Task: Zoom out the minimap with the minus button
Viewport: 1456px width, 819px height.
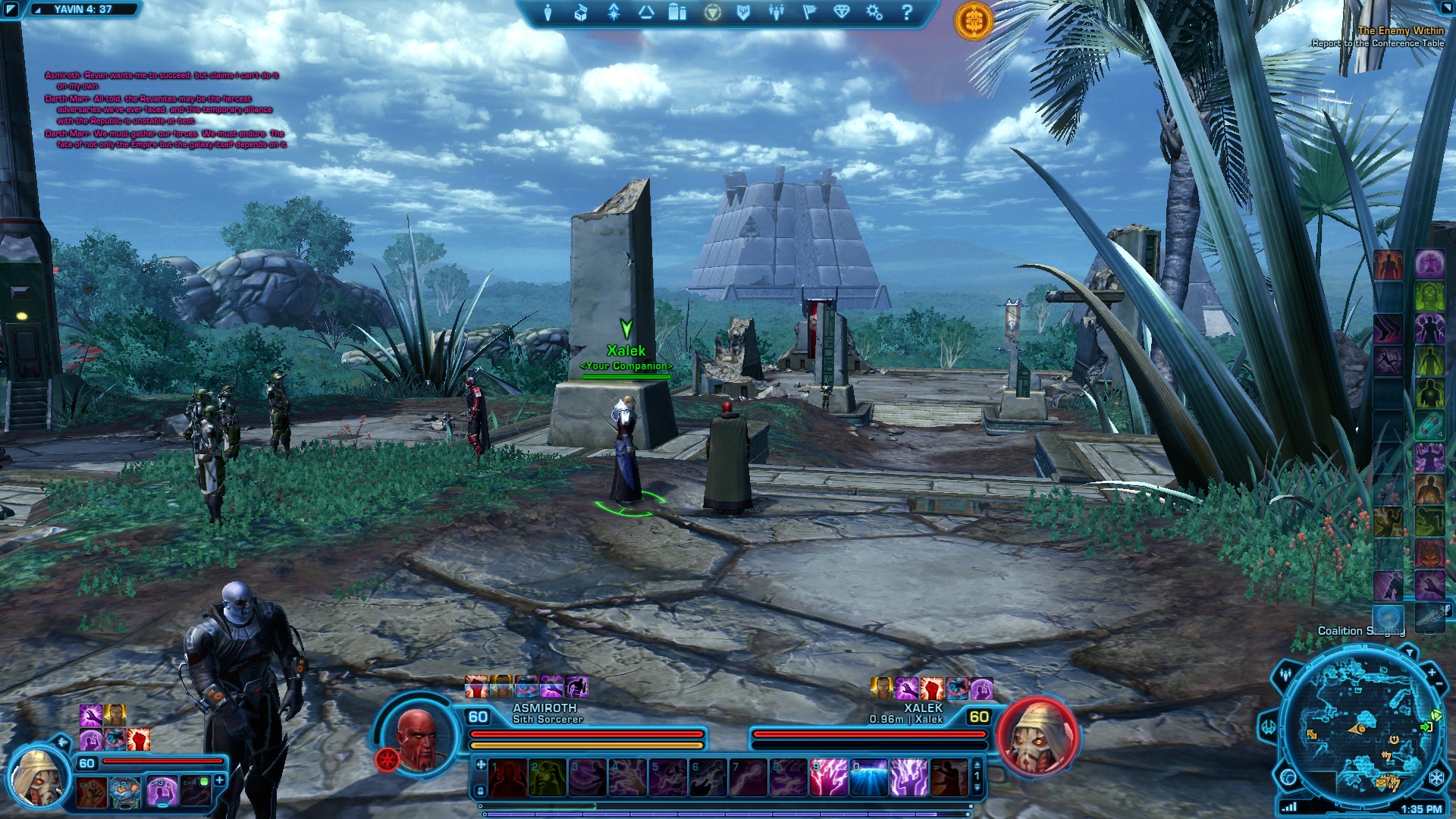Action: (1440, 685)
